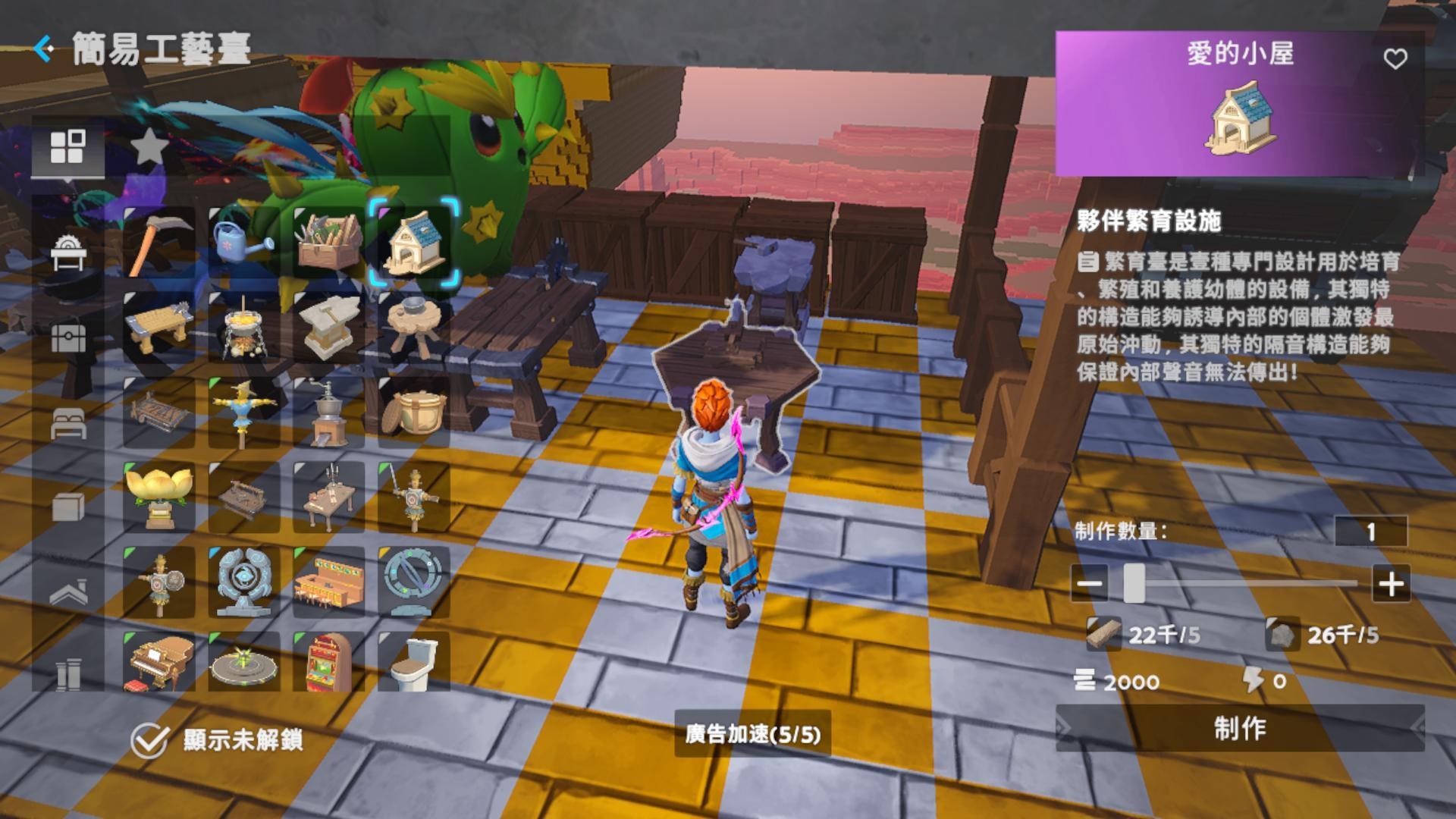Switch to the all-items grid tab

(x=68, y=144)
